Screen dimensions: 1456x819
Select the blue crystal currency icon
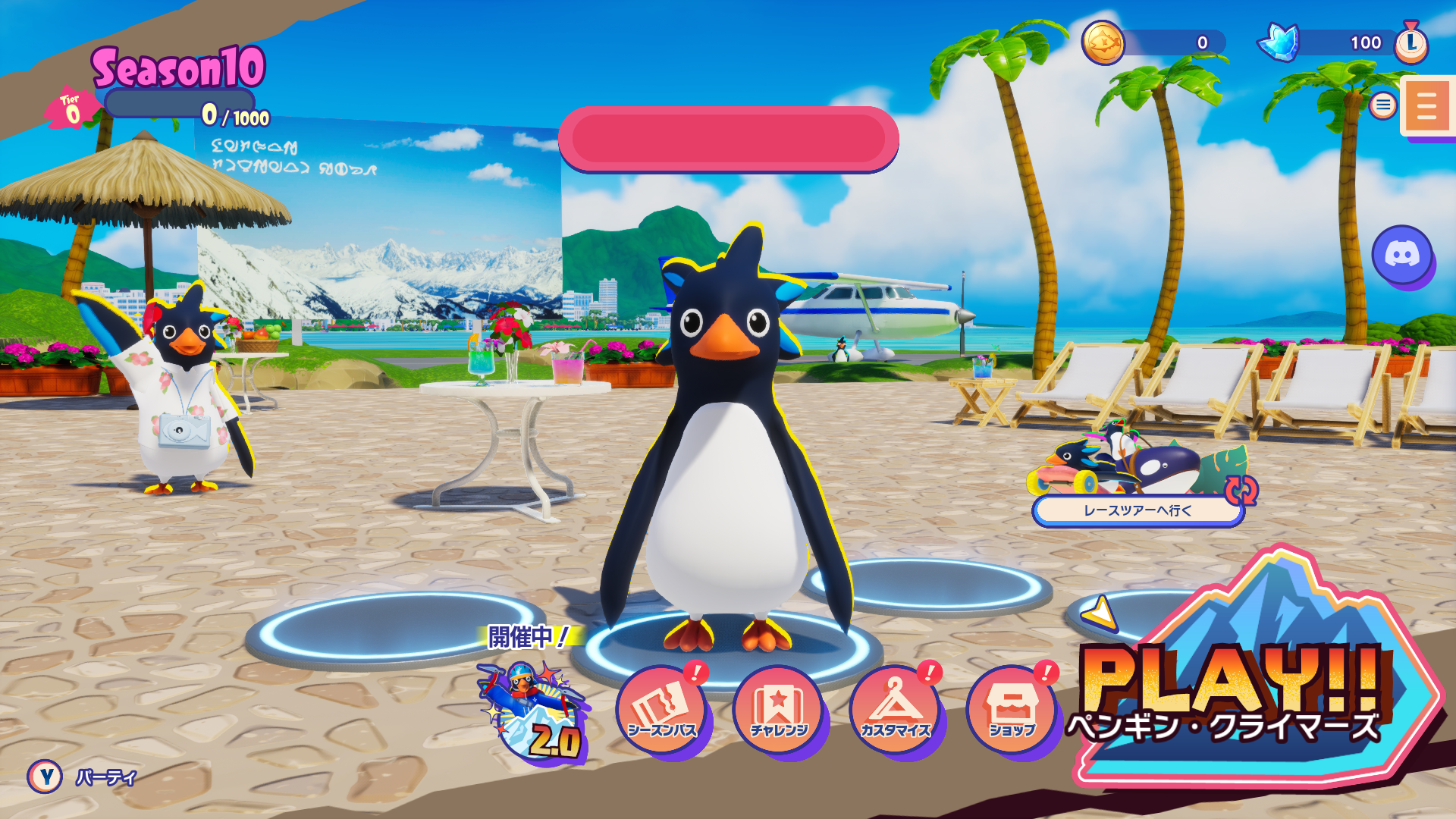tap(1279, 42)
